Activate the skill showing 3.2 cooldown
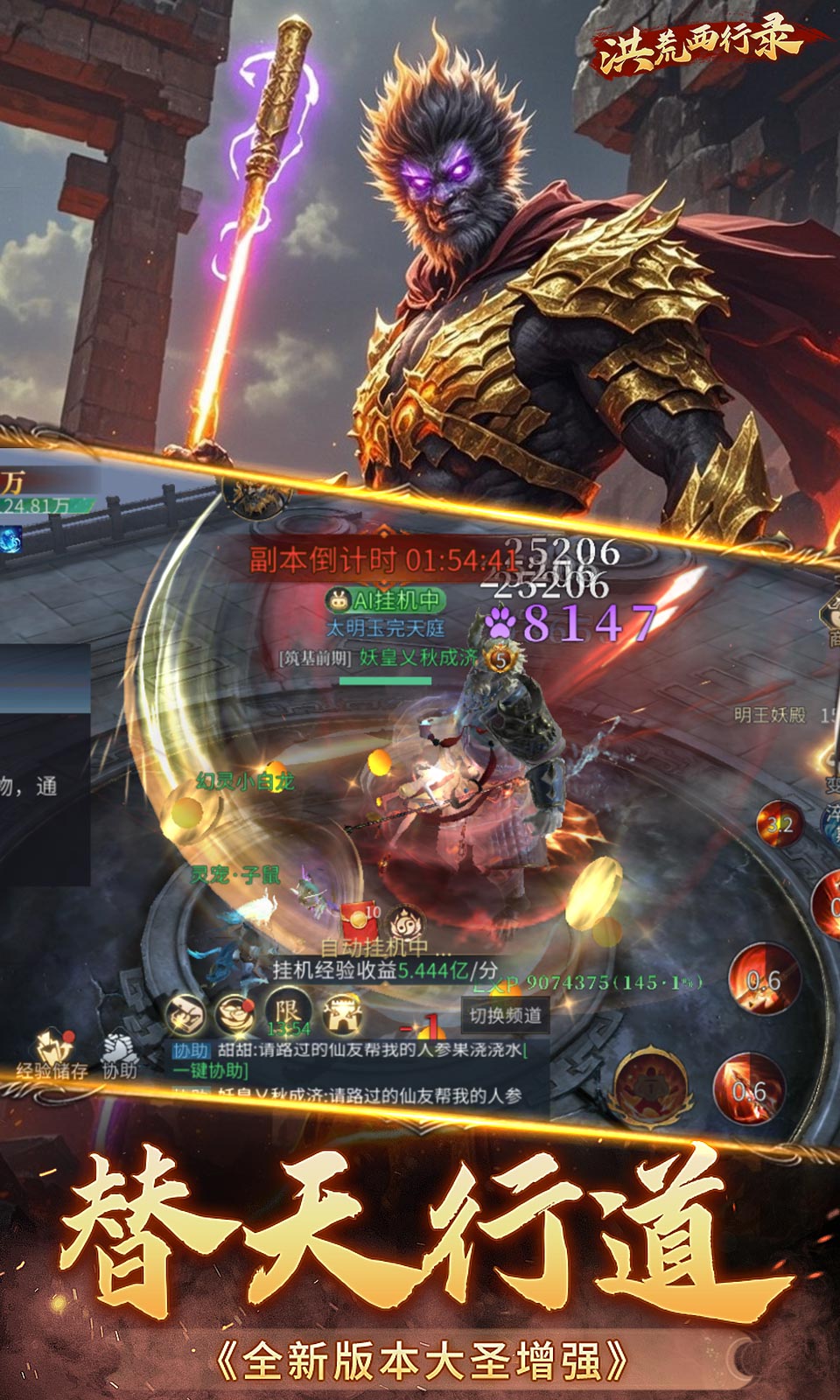Viewport: 840px width, 1400px height. coord(779,823)
